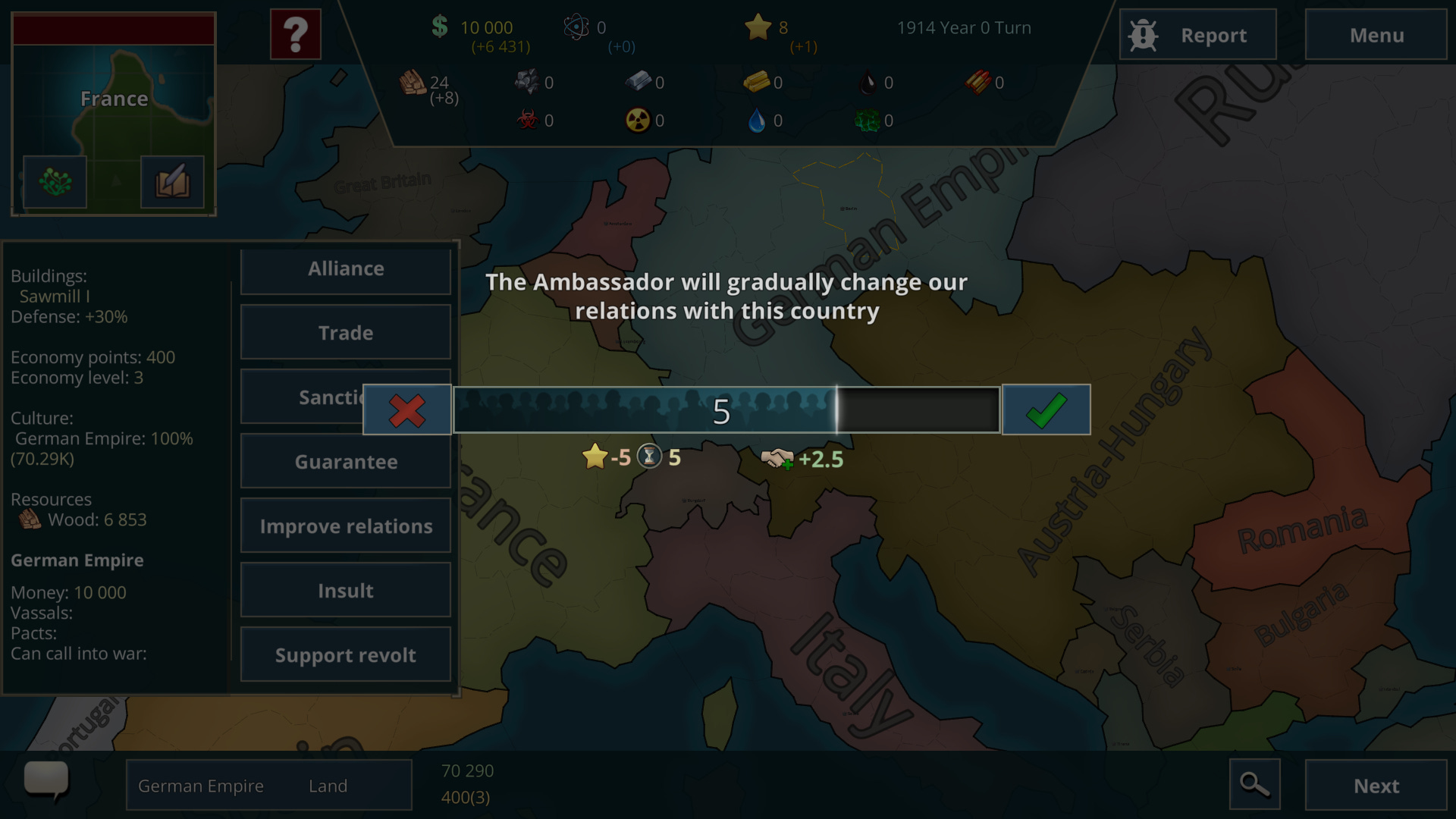Open the Menu
Image resolution: width=1456 pixels, height=819 pixels.
coord(1376,34)
